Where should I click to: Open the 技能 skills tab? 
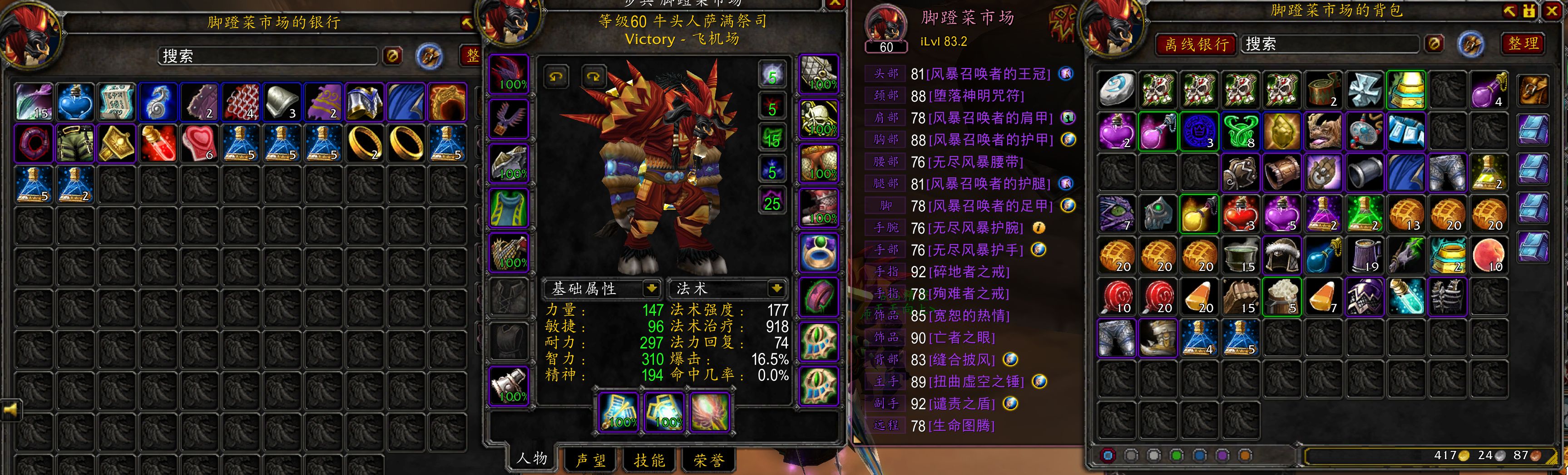pos(649,460)
